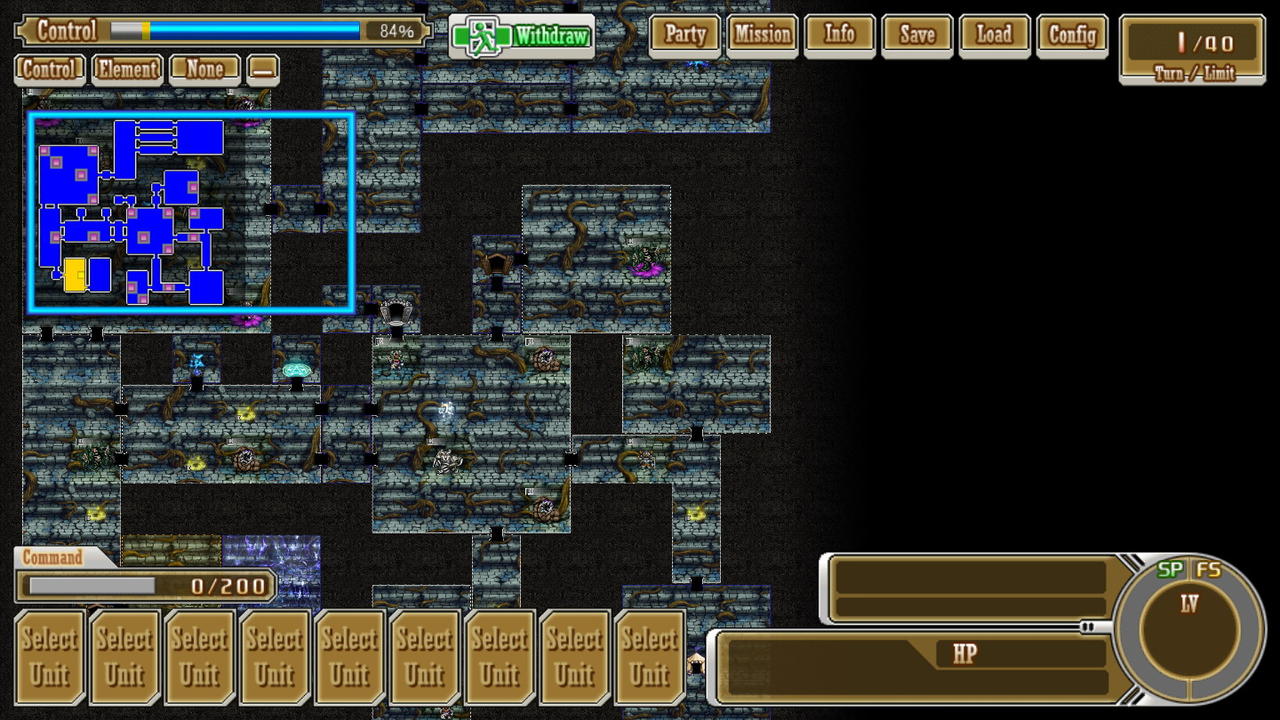The width and height of the screenshot is (1280, 720).
Task: Open the Party menu
Action: (x=685, y=35)
